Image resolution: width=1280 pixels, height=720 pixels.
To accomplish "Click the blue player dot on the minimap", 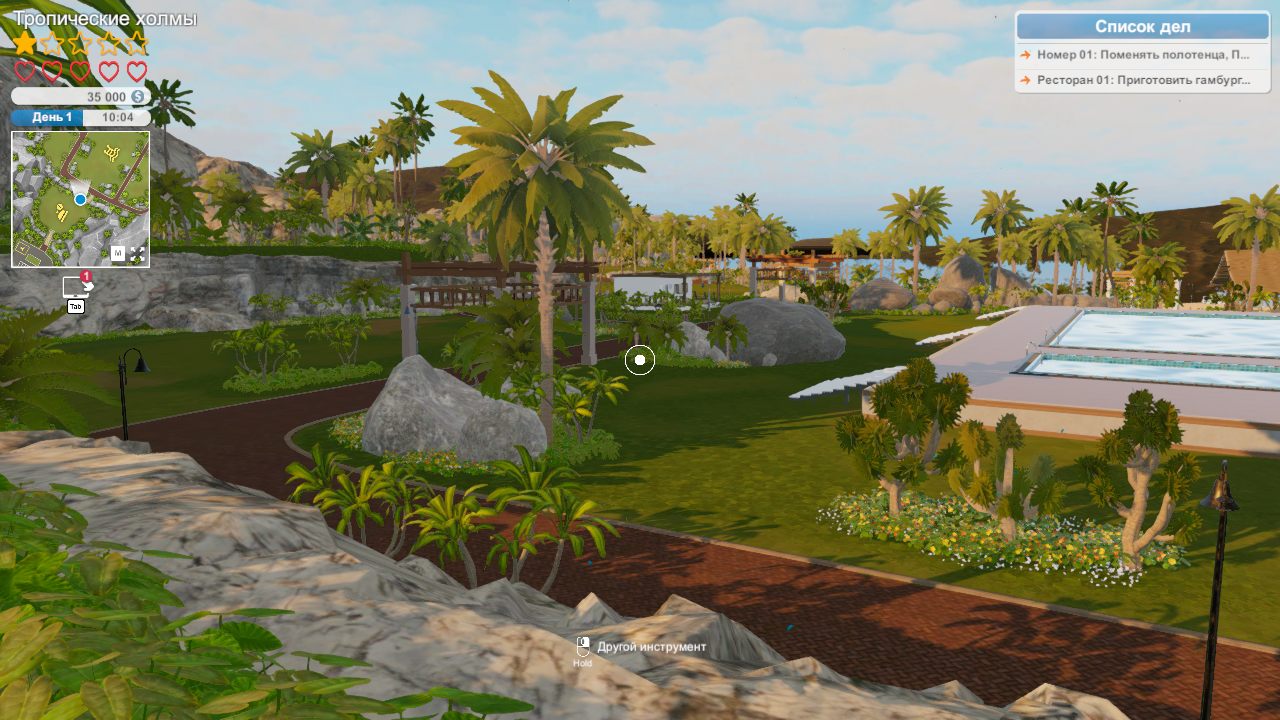I will click(x=79, y=199).
